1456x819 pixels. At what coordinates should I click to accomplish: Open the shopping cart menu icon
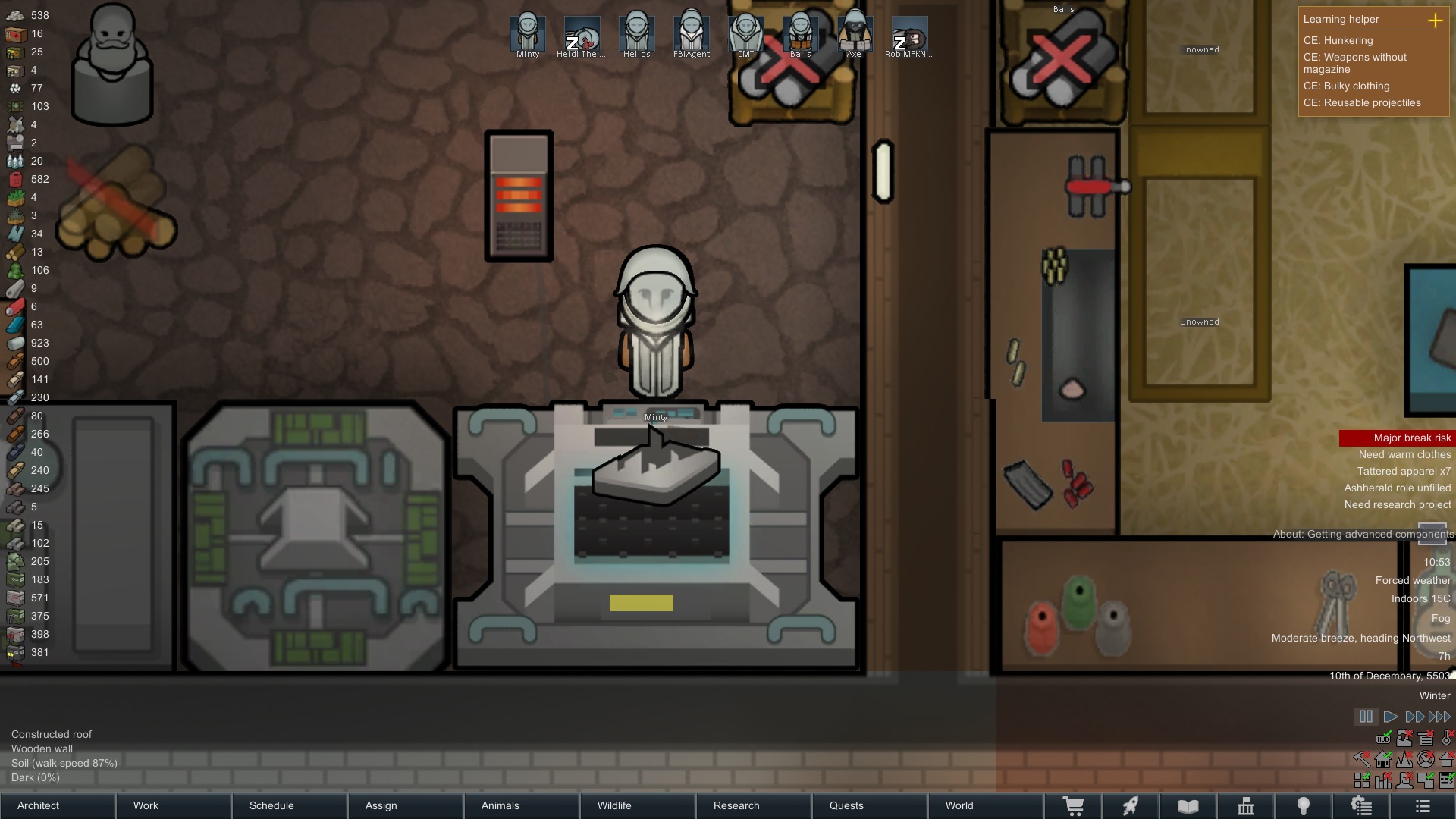click(x=1073, y=806)
